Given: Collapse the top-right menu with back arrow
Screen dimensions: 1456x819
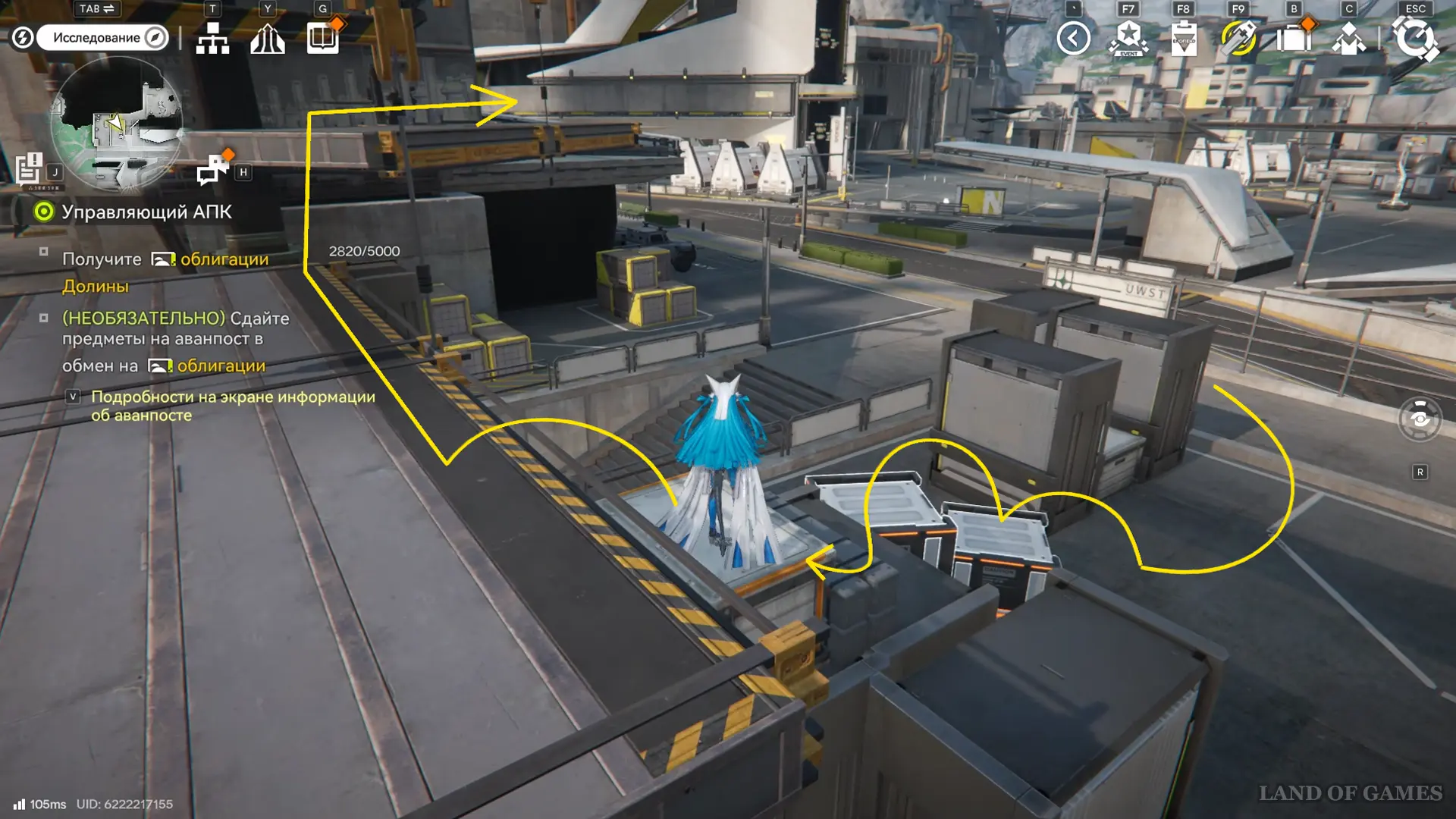Looking at the screenshot, I should pos(1073,38).
